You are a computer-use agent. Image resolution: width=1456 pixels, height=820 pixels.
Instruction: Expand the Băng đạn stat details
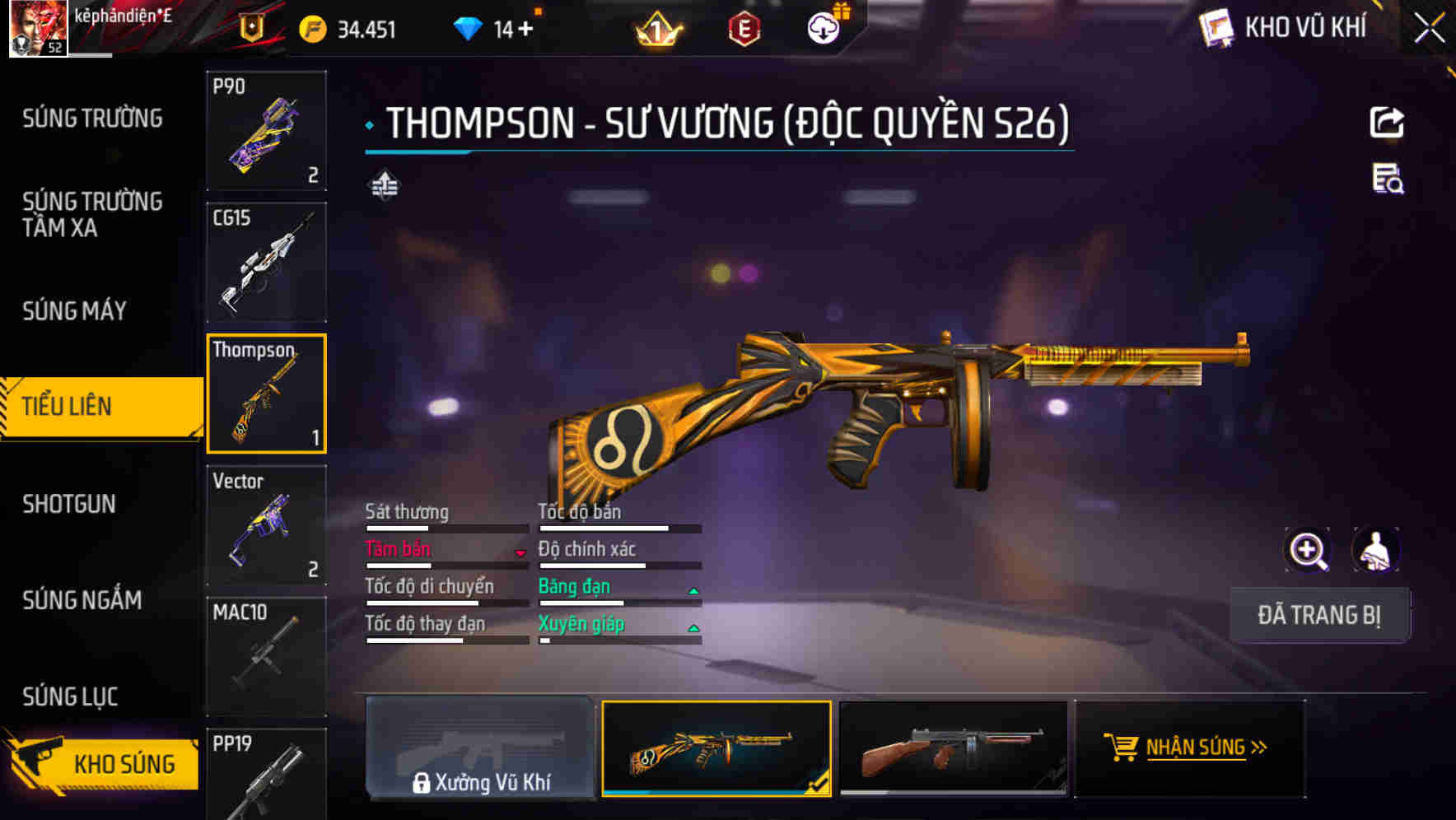[x=693, y=589]
